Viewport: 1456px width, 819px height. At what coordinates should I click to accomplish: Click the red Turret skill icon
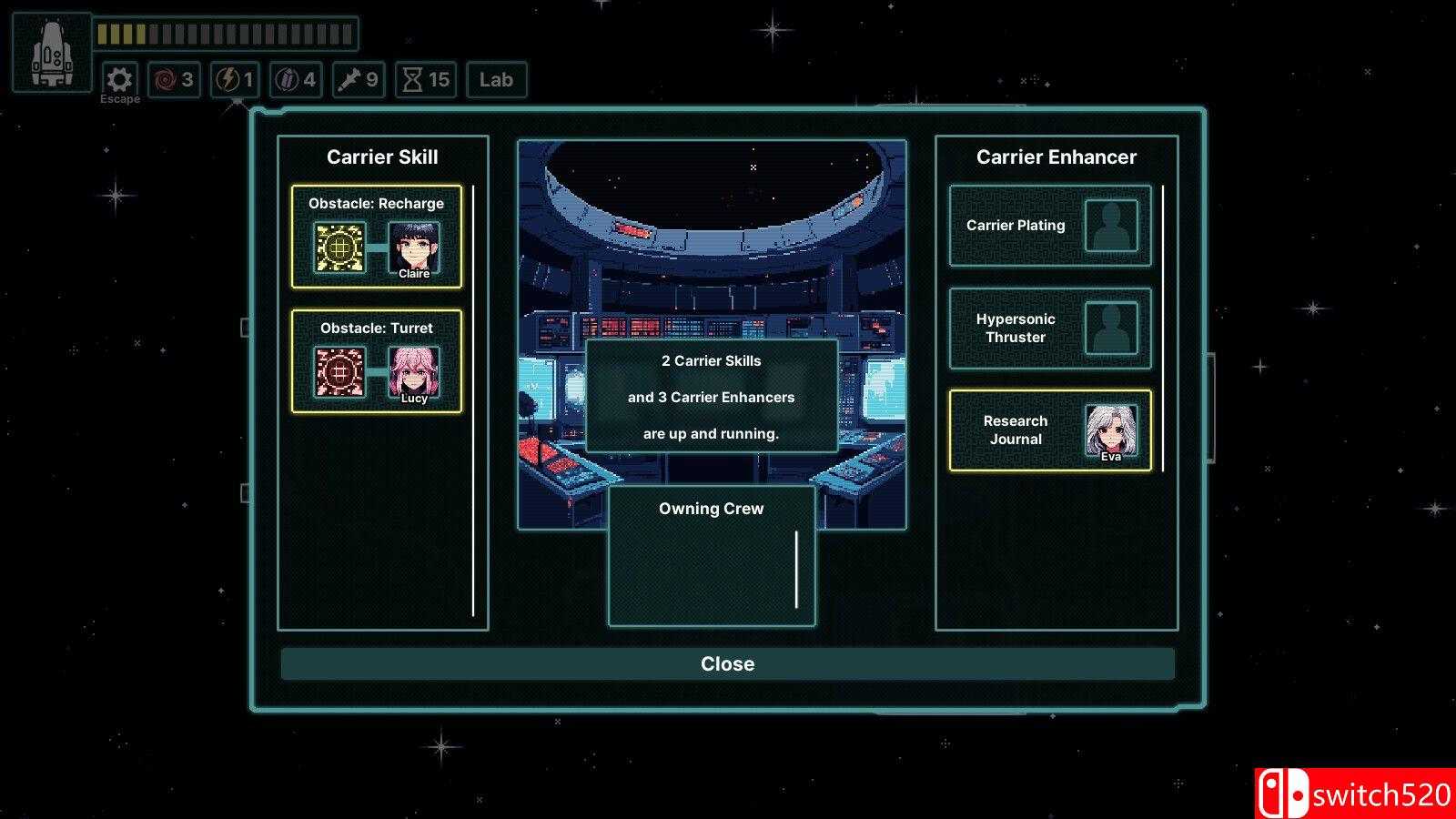coord(339,372)
